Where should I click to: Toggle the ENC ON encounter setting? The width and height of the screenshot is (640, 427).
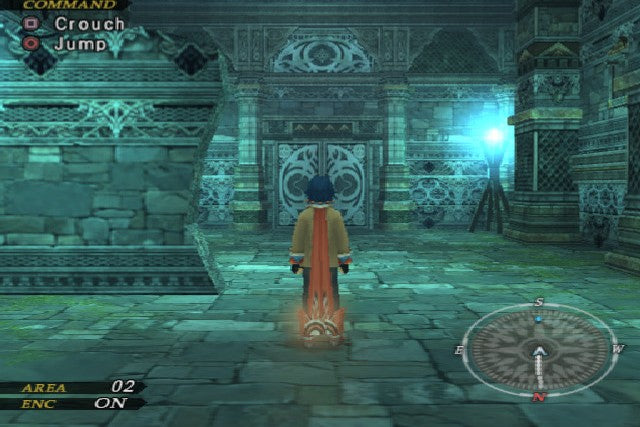(x=110, y=403)
